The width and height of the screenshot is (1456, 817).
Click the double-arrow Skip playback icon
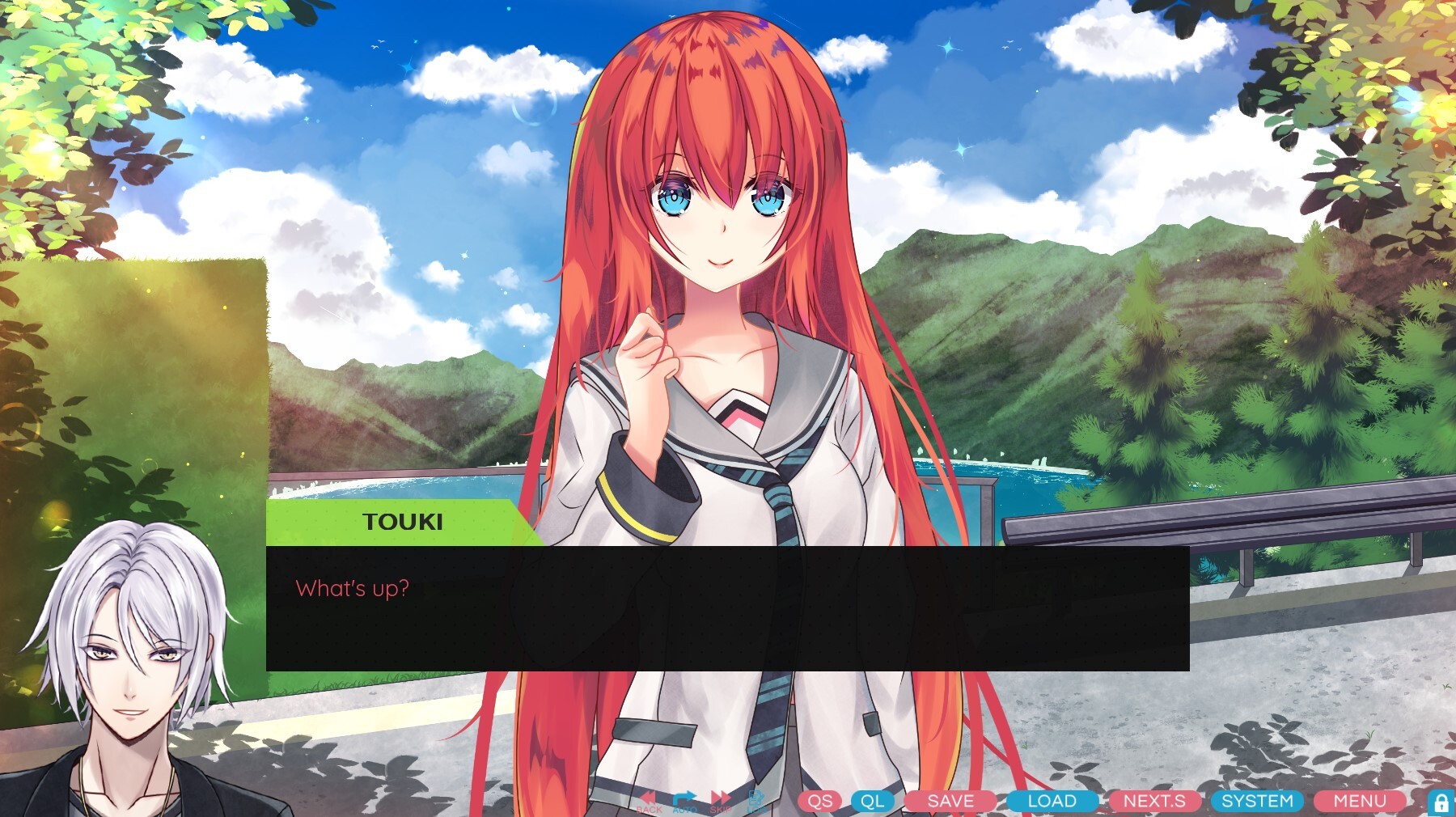pos(720,798)
